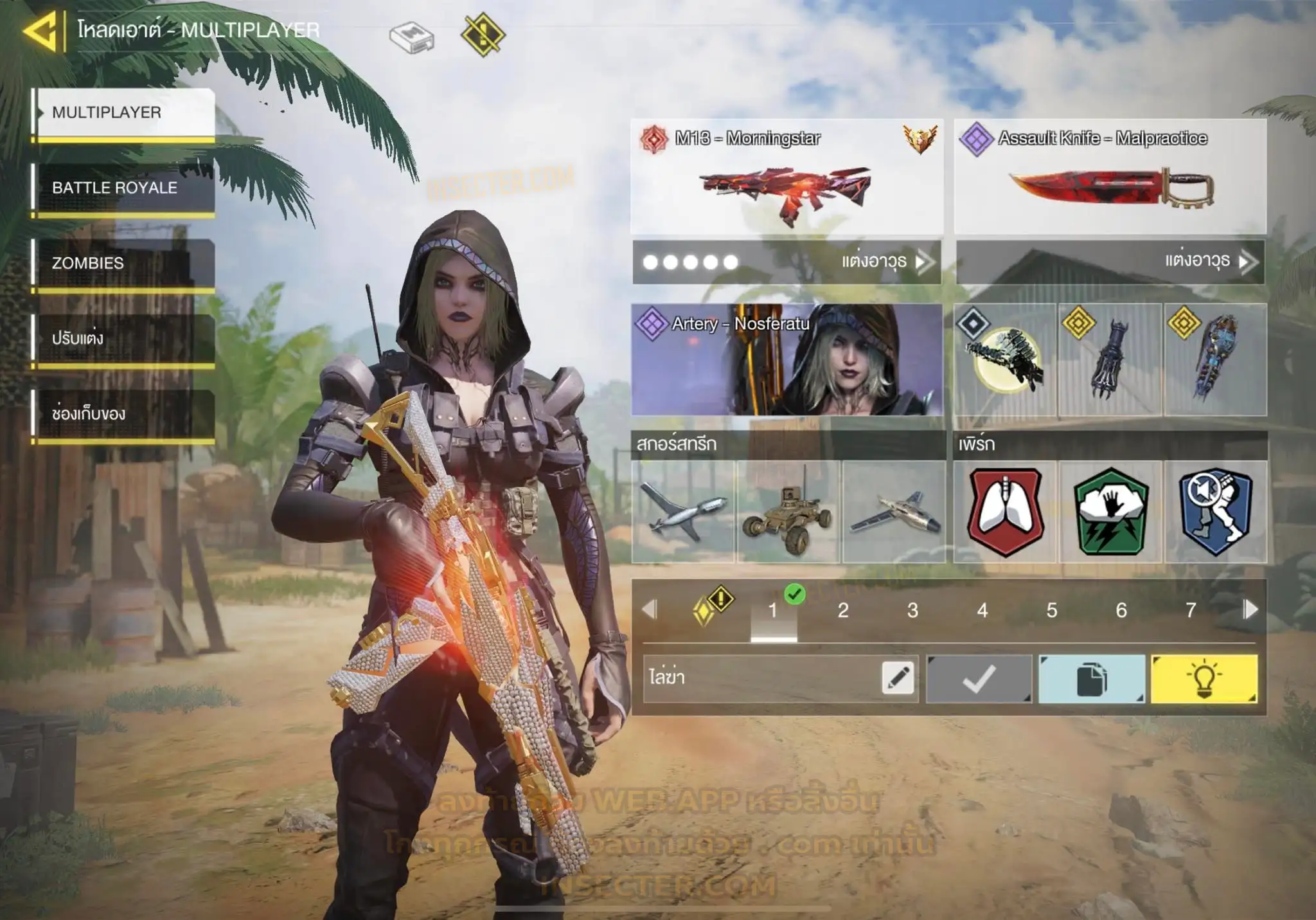Open the yellow lightbulb recommendation button

(1204, 679)
